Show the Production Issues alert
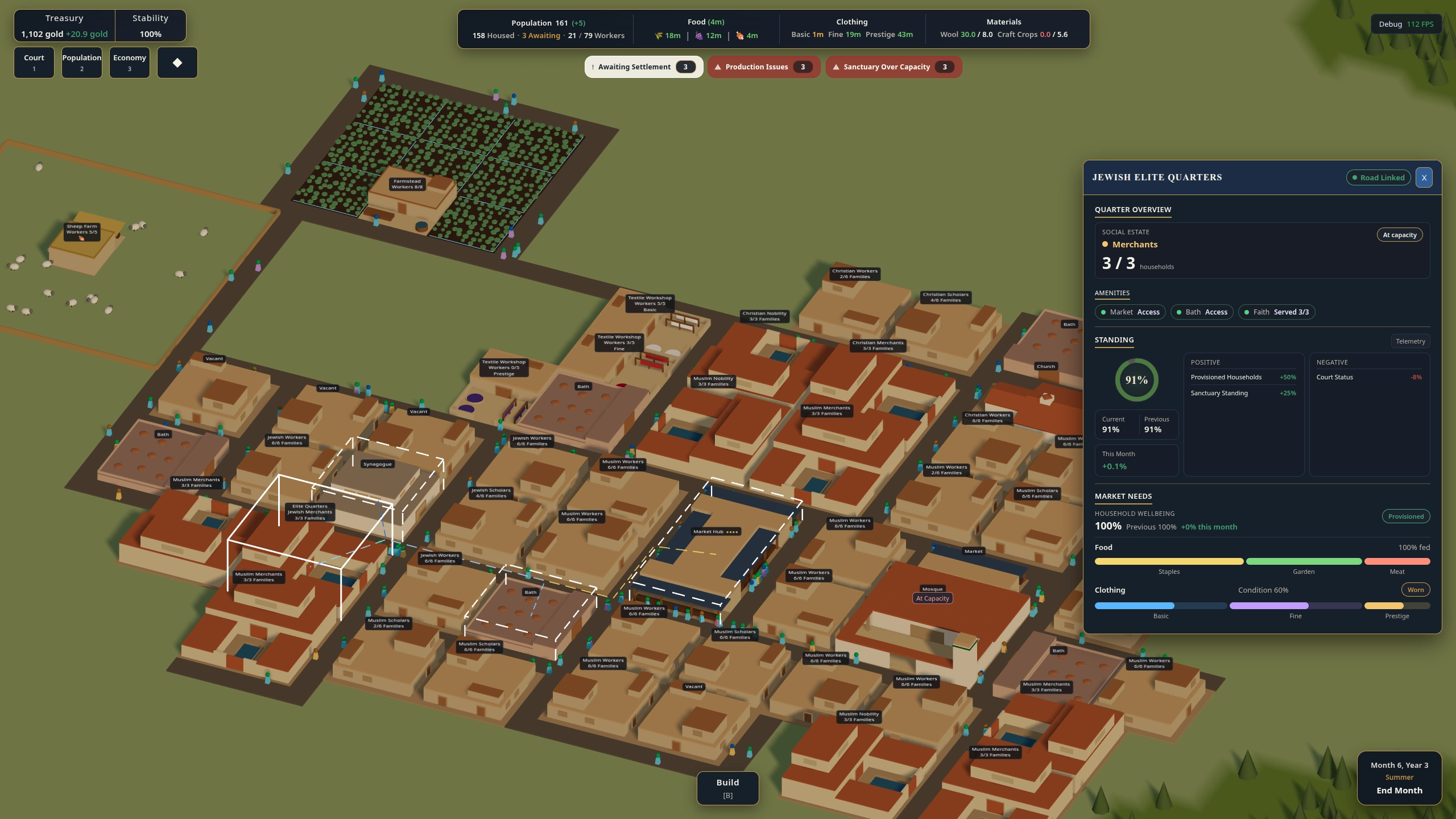 pos(764,67)
